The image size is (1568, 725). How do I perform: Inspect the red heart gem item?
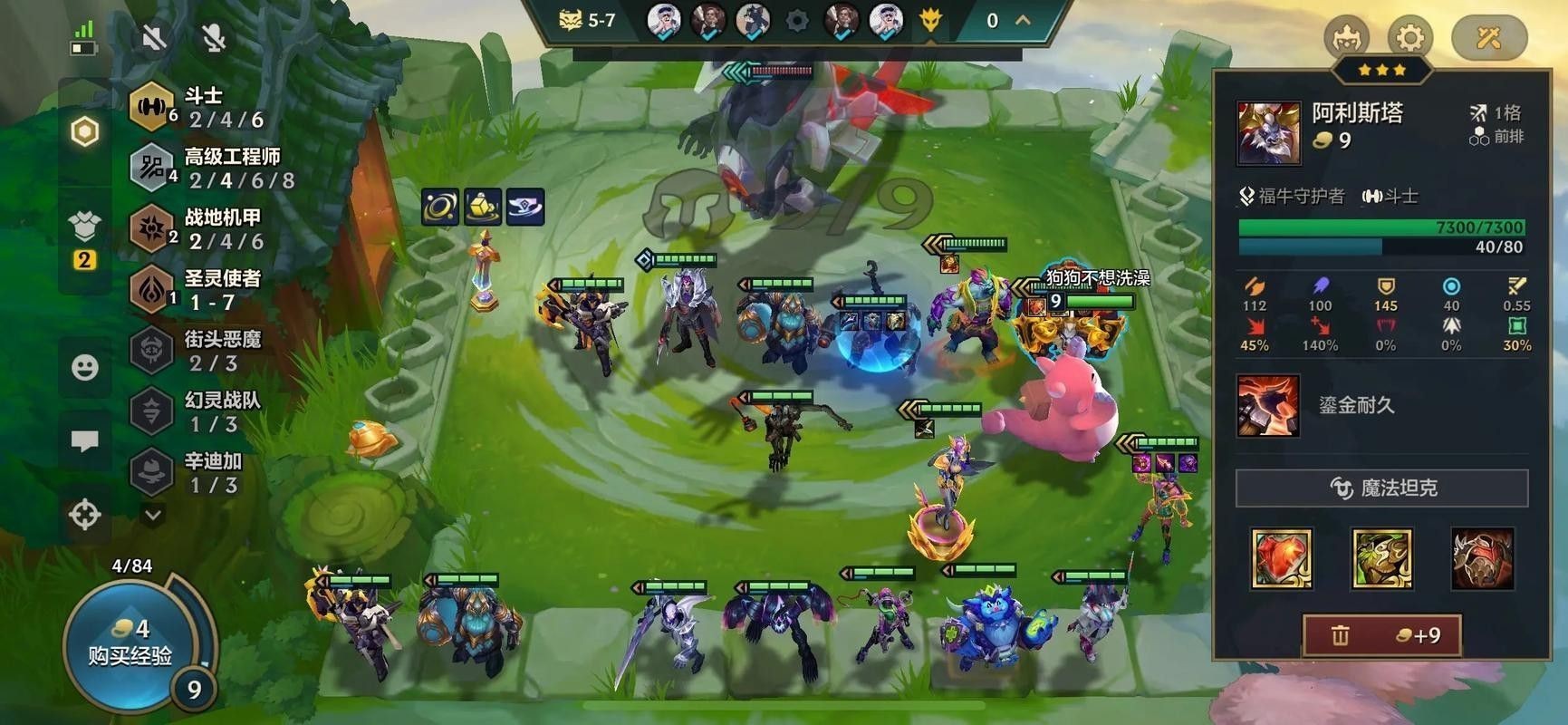[x=1282, y=558]
